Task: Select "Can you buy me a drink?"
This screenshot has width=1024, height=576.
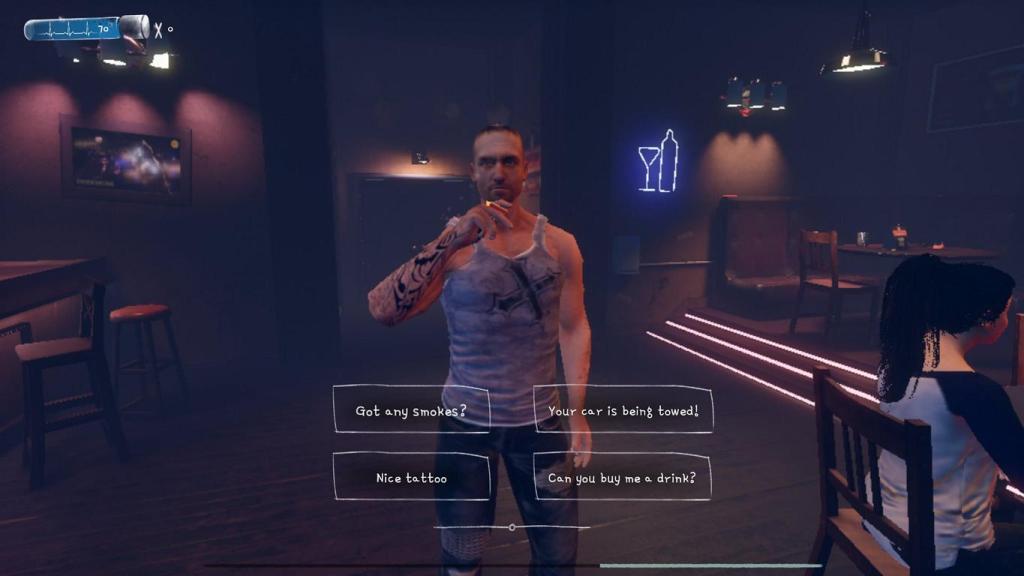Action: coord(622,477)
